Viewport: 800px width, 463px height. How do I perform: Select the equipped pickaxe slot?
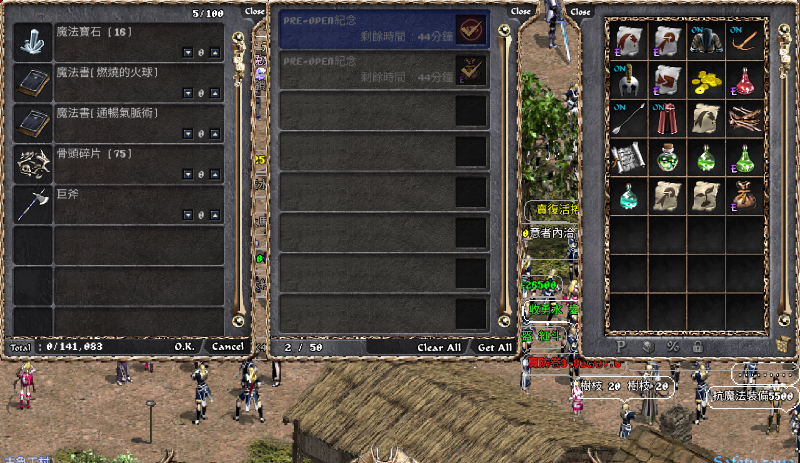[x=745, y=40]
